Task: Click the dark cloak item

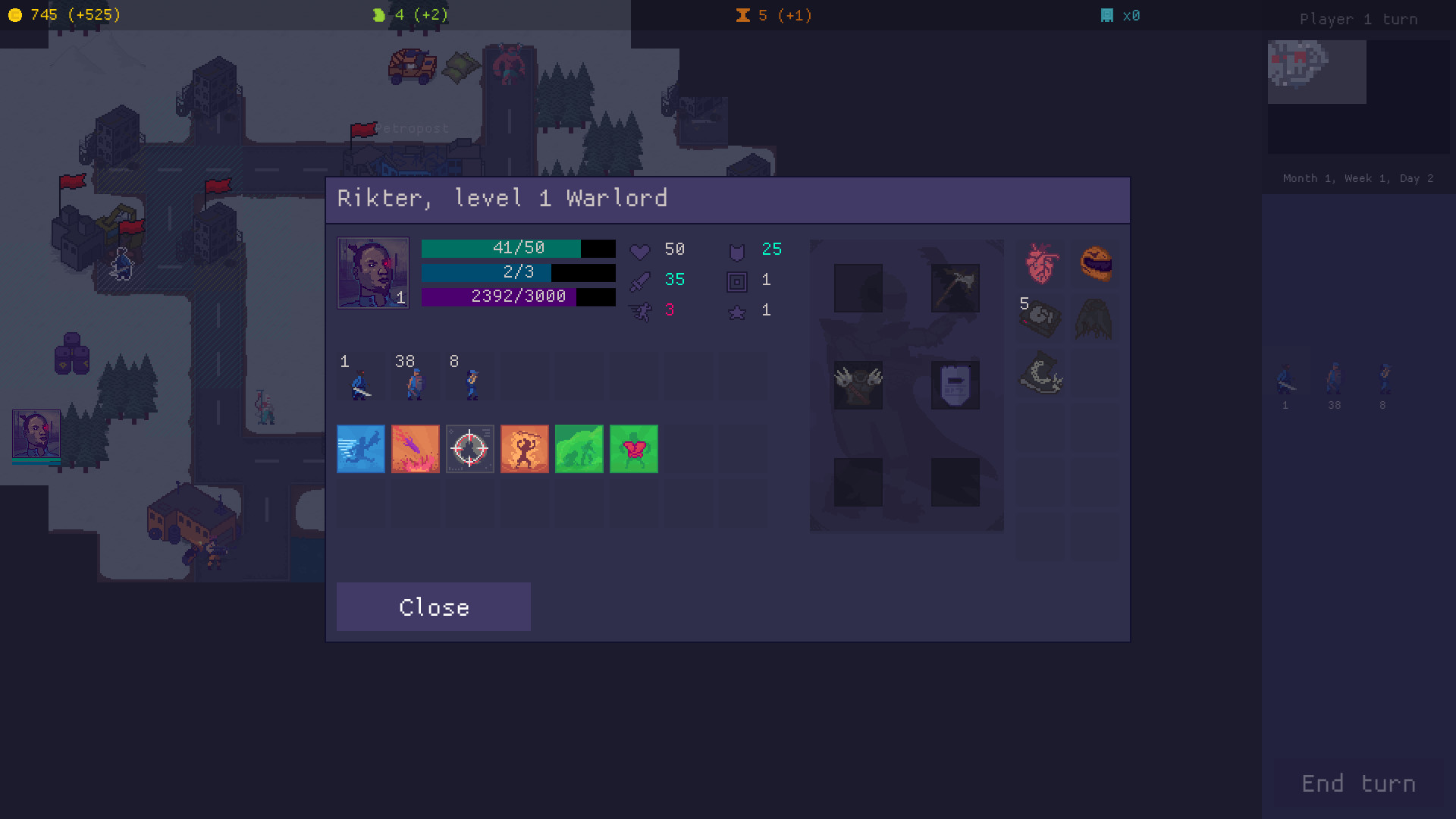Action: [1094, 318]
